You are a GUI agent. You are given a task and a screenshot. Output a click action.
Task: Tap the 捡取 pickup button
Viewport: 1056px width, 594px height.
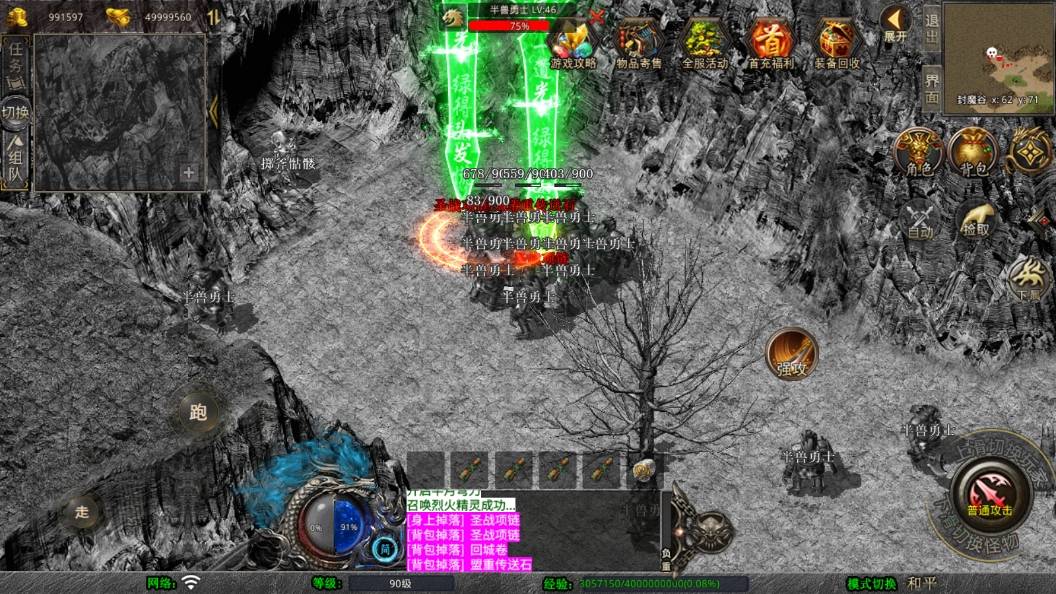tap(977, 220)
